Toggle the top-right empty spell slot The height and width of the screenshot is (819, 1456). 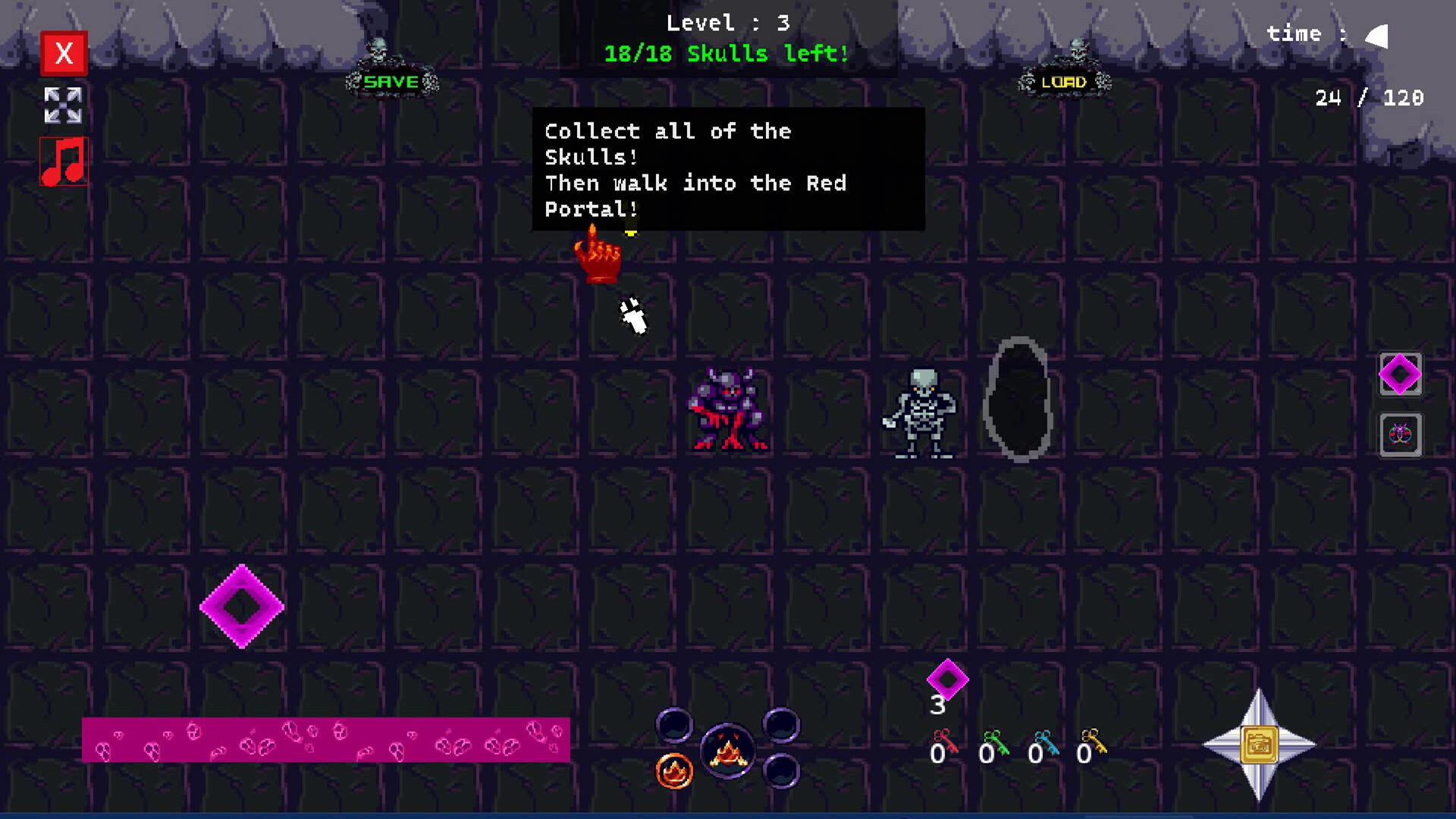pos(781,726)
